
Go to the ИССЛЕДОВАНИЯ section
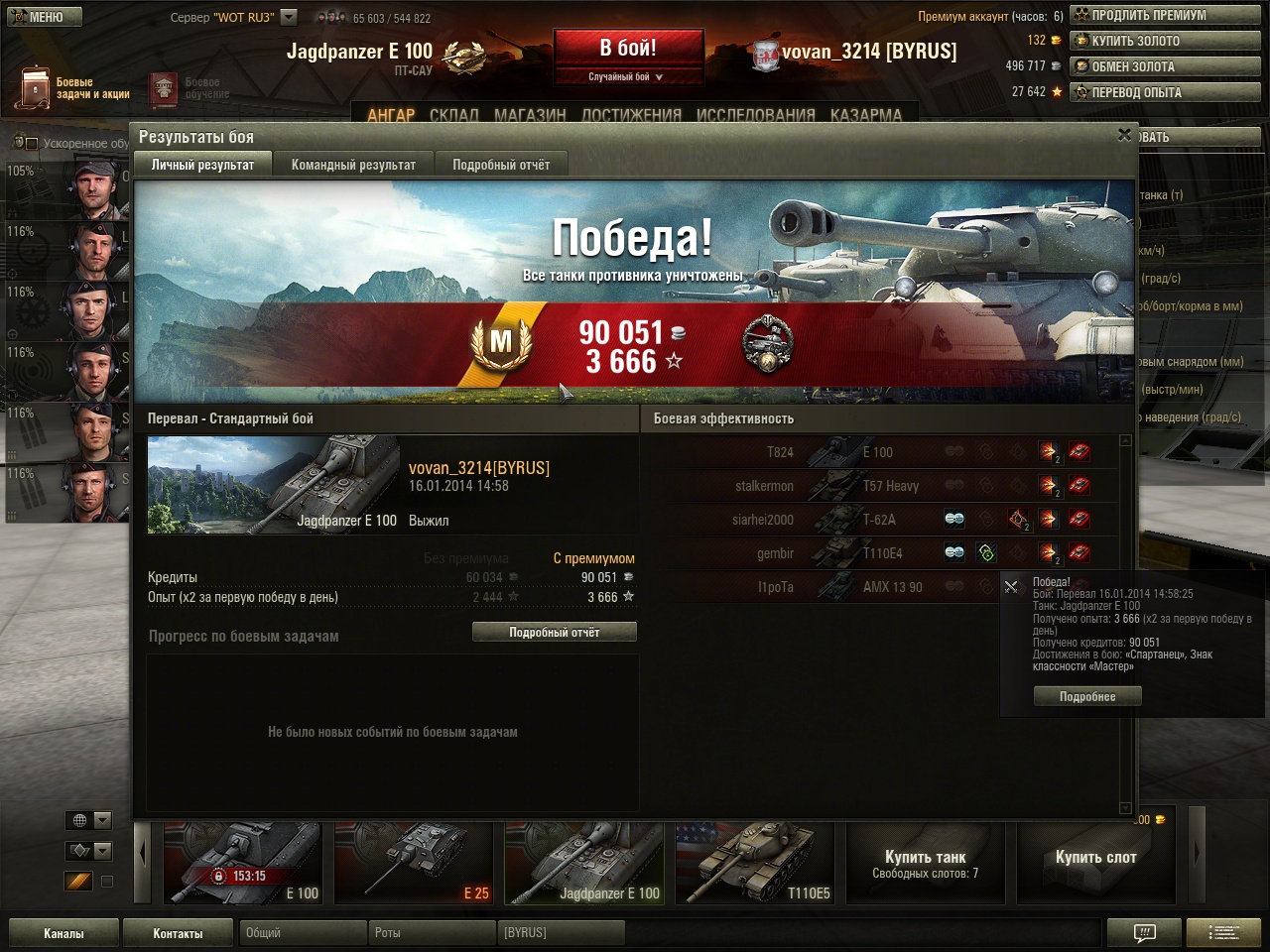click(755, 115)
